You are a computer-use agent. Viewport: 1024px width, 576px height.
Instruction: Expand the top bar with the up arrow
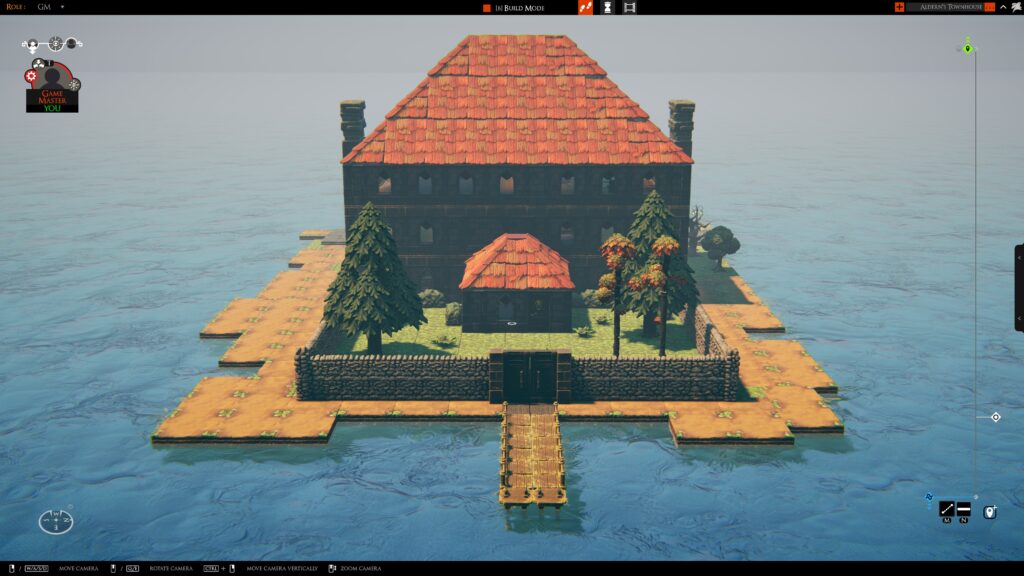[1001, 7]
